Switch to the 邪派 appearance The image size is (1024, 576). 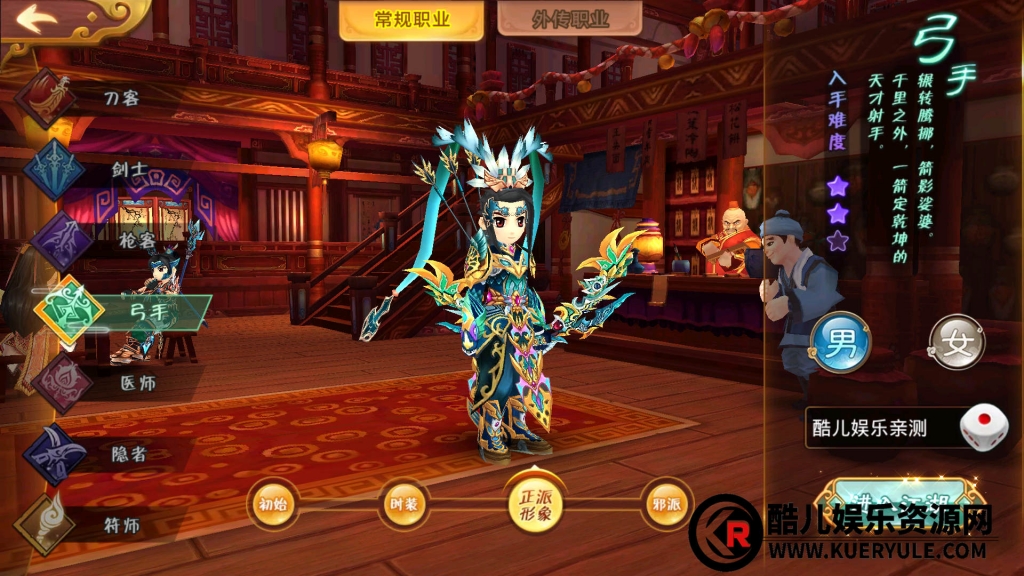coord(666,504)
